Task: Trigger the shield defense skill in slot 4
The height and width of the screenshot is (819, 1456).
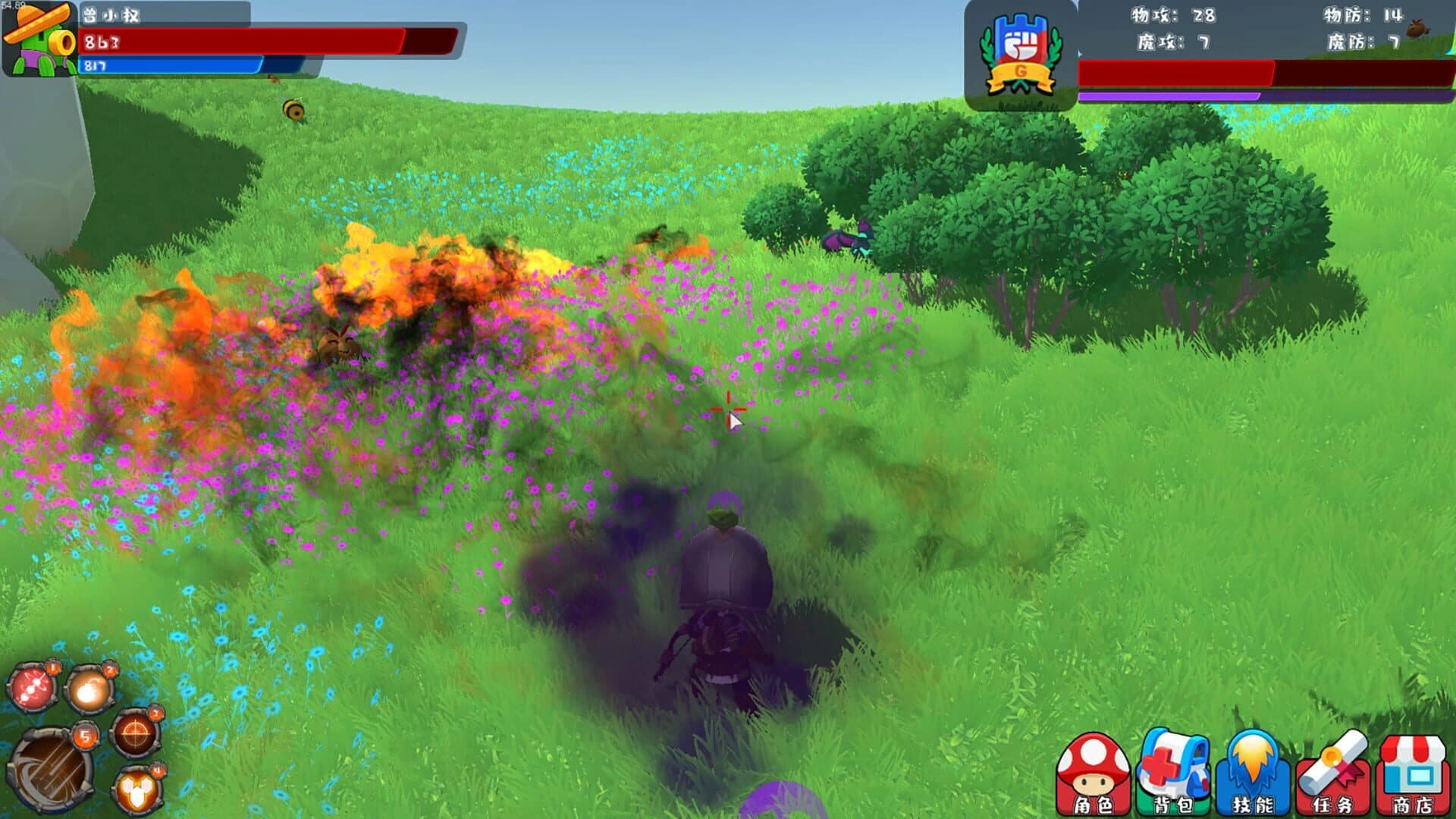Action: [x=135, y=789]
